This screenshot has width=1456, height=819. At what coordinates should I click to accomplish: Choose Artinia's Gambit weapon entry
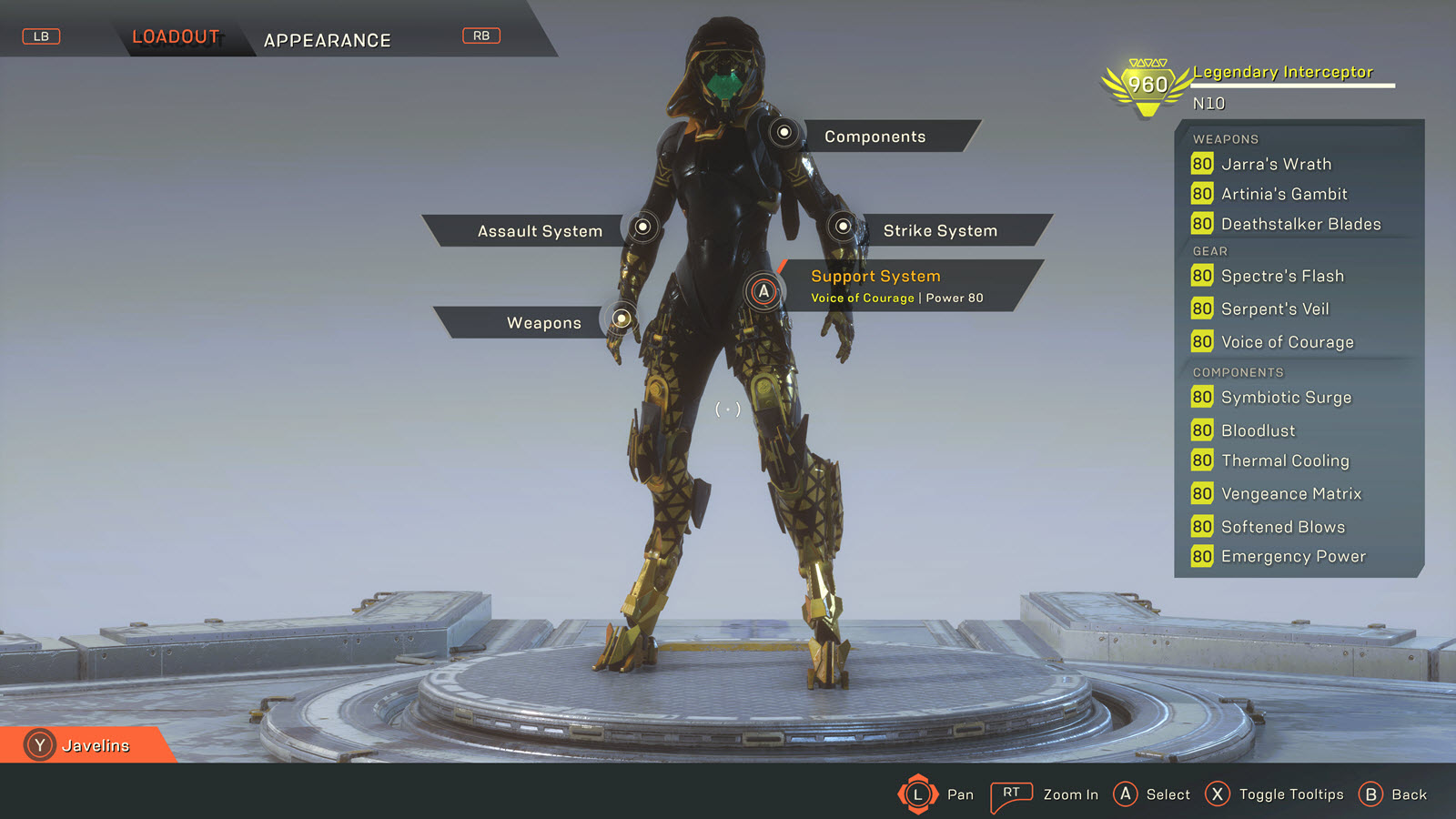tap(1283, 194)
